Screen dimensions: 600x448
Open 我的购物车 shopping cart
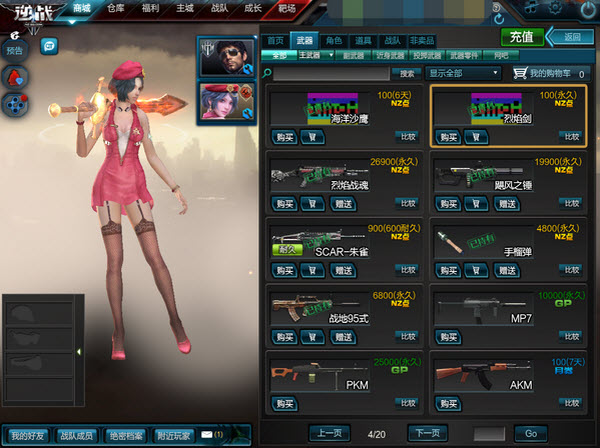[547, 73]
